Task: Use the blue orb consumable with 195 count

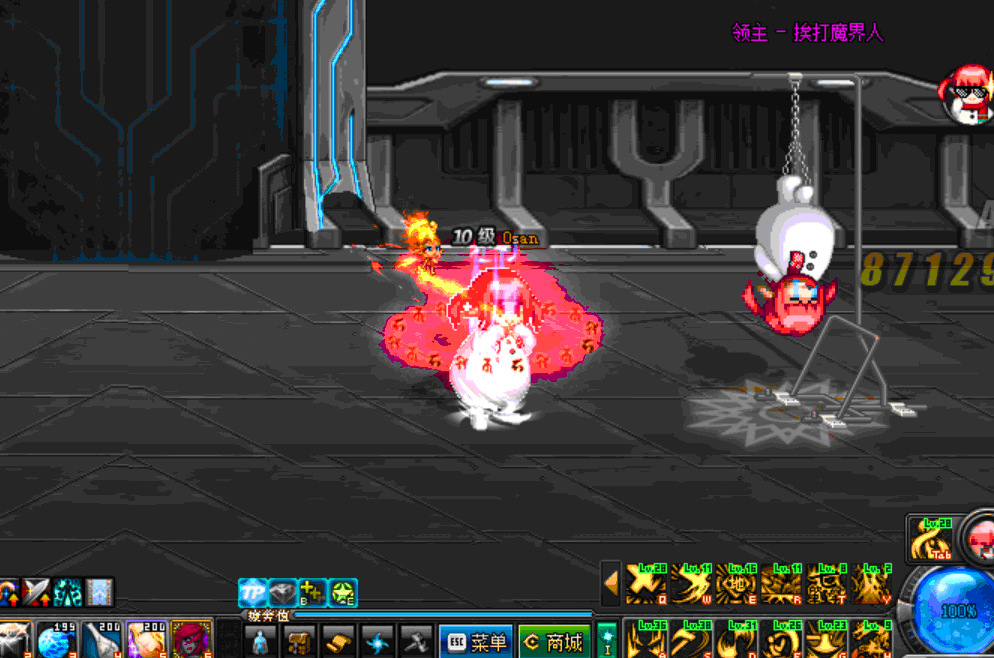Action: pyautogui.click(x=56, y=640)
